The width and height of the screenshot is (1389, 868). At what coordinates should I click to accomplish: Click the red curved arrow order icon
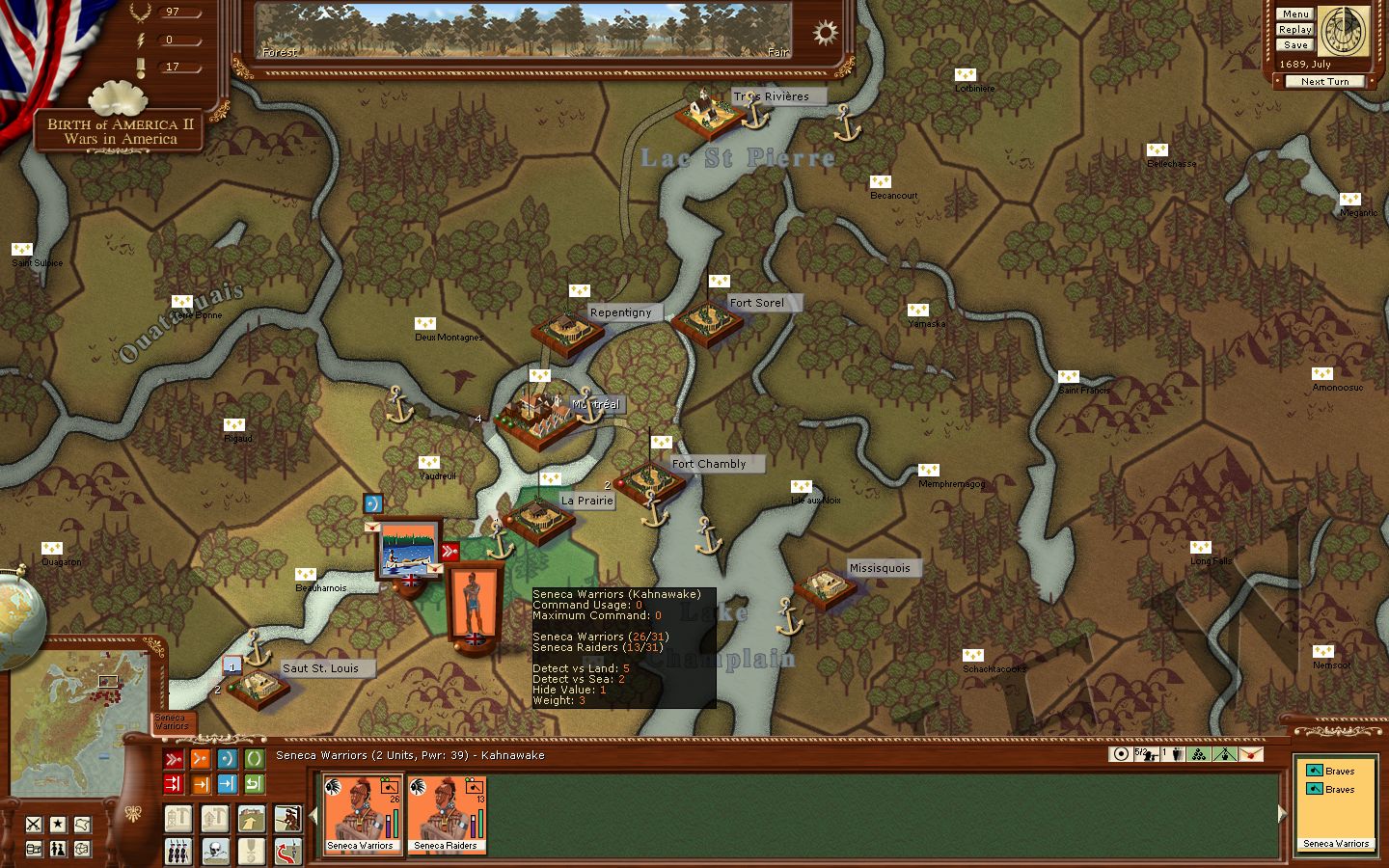coord(287,851)
